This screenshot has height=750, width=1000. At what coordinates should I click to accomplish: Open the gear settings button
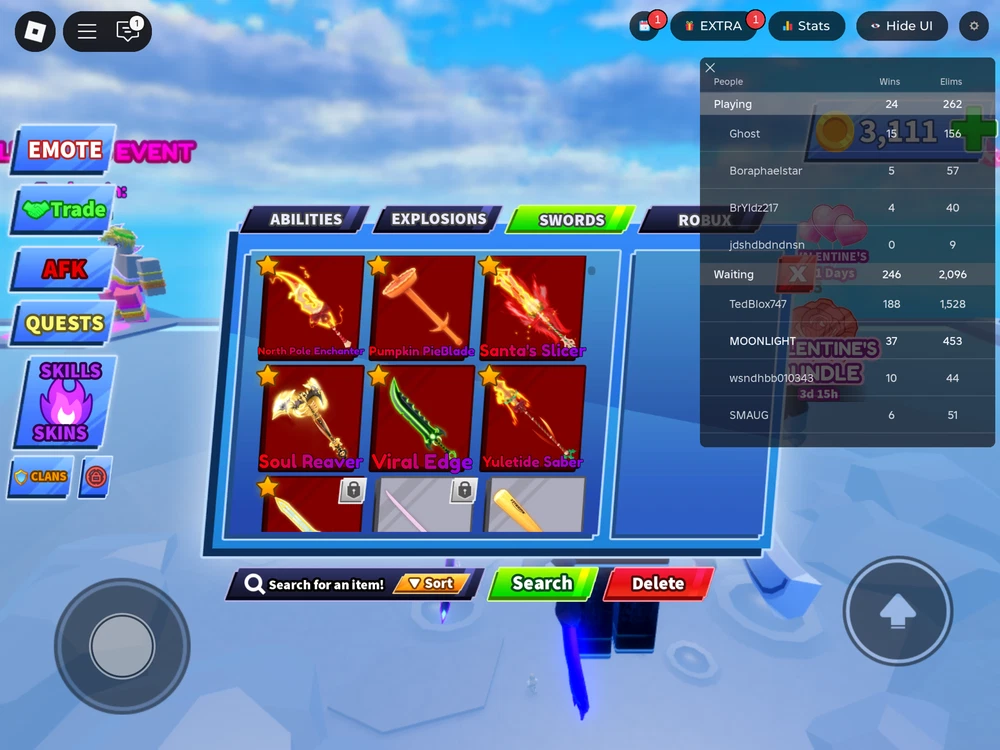pyautogui.click(x=975, y=26)
